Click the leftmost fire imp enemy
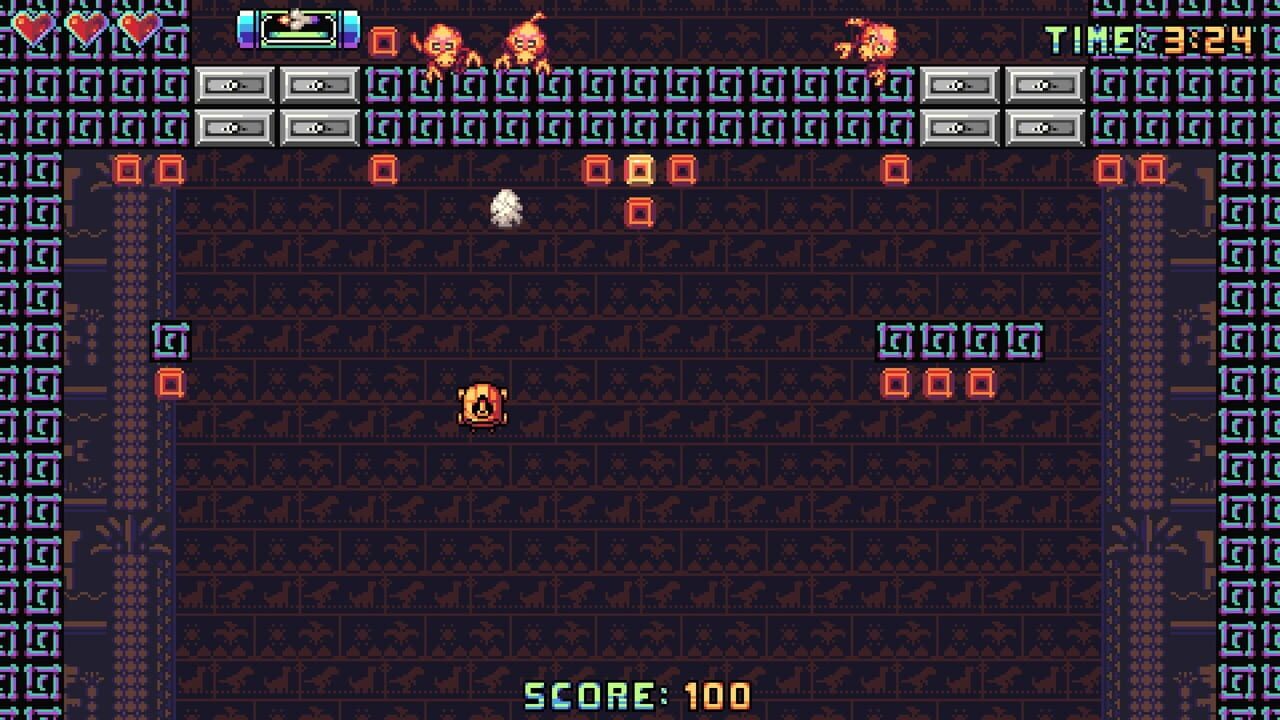The image size is (1280, 720). [x=443, y=42]
